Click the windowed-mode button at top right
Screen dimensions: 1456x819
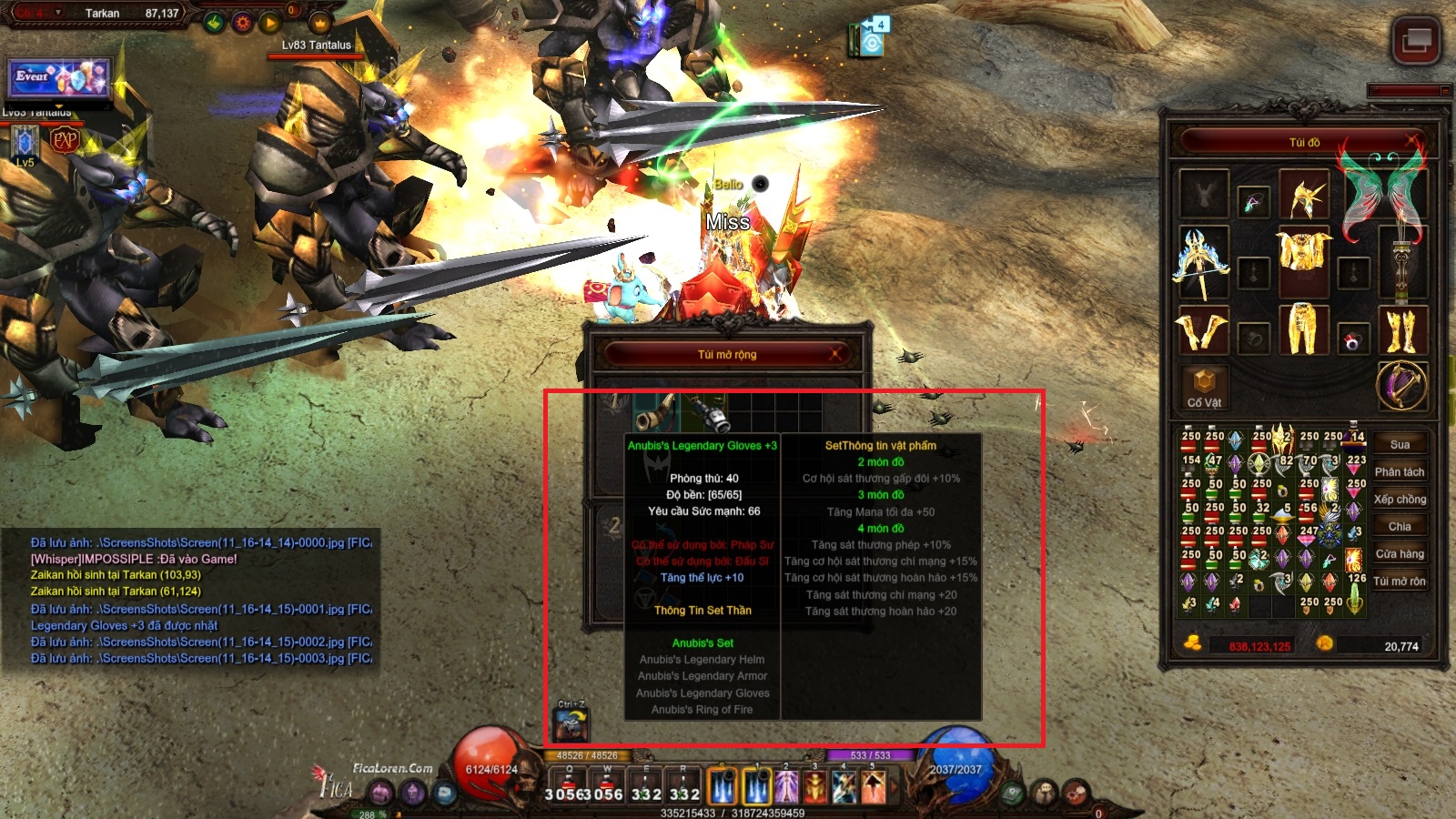click(1415, 40)
